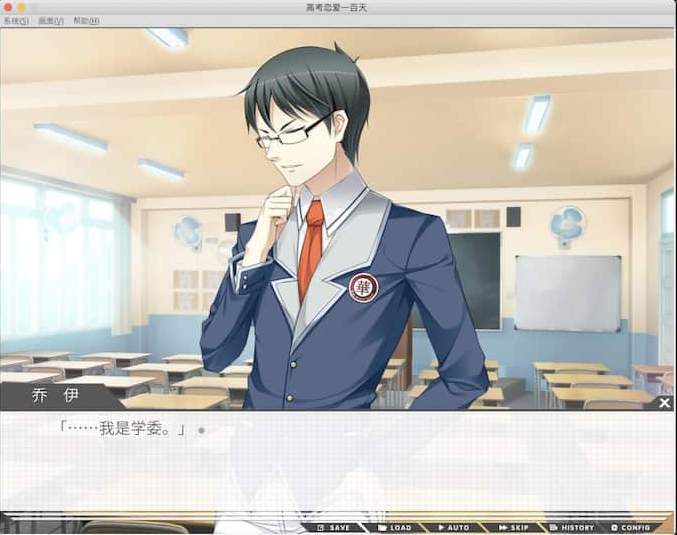
Task: Open the CONFIG settings
Action: pos(631,527)
